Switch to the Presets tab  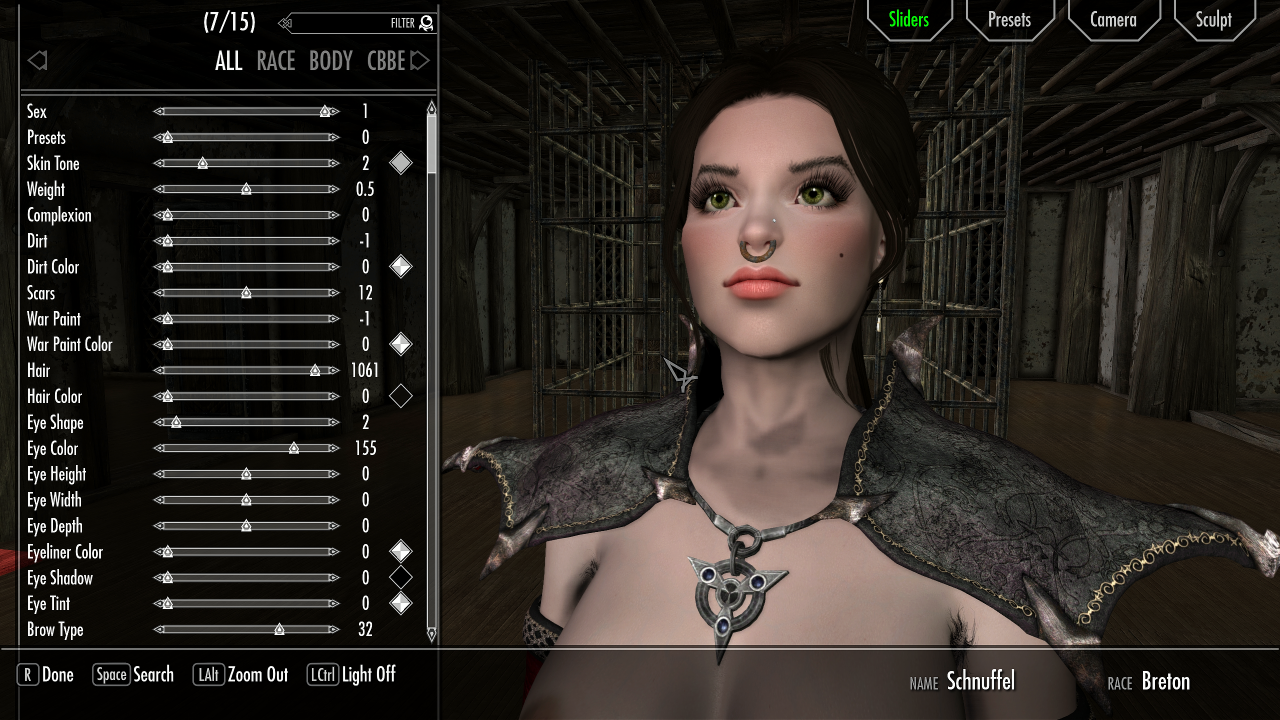pos(1009,19)
